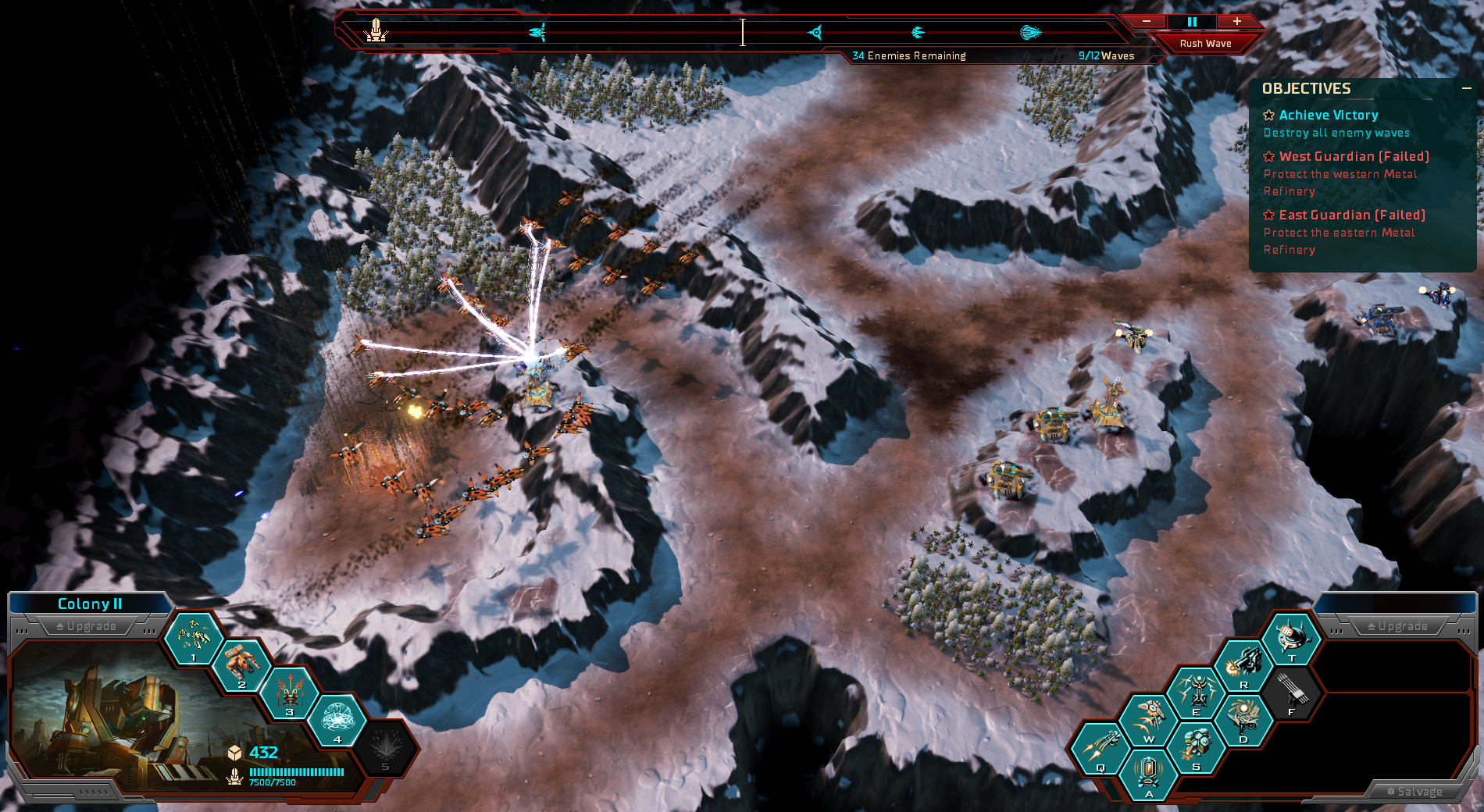Activate colony ability 1, the drone swarm
This screenshot has height=812, width=1484.
pos(193,638)
